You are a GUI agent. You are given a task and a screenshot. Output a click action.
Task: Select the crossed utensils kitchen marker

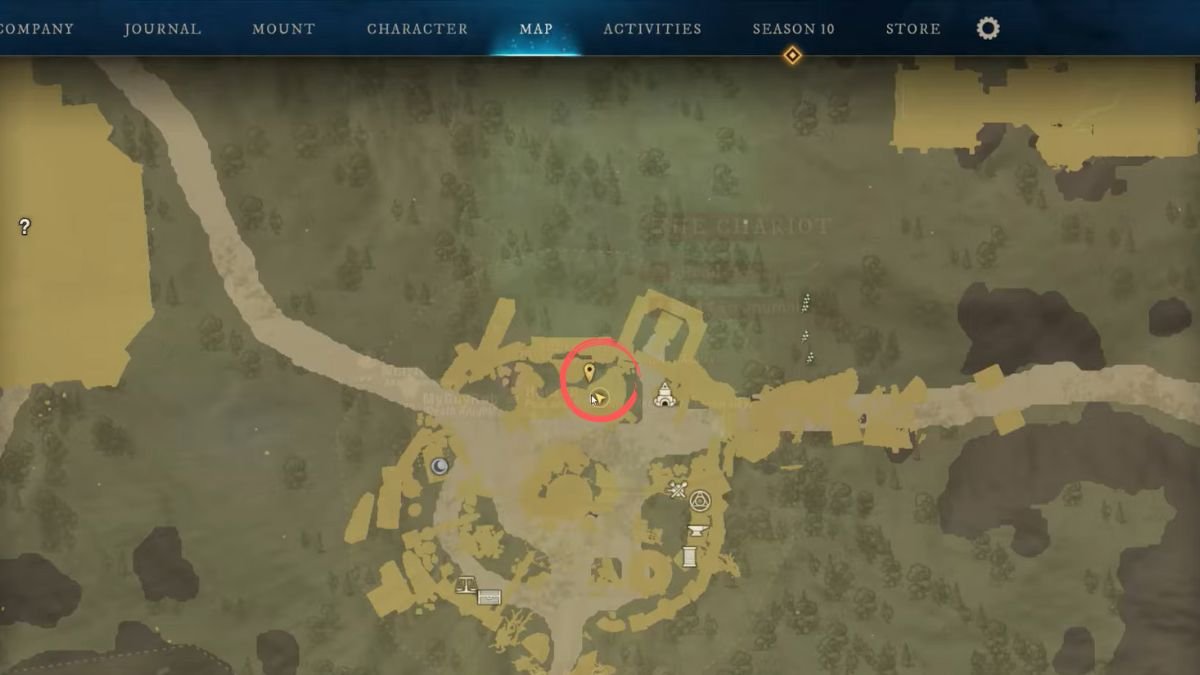tap(678, 489)
